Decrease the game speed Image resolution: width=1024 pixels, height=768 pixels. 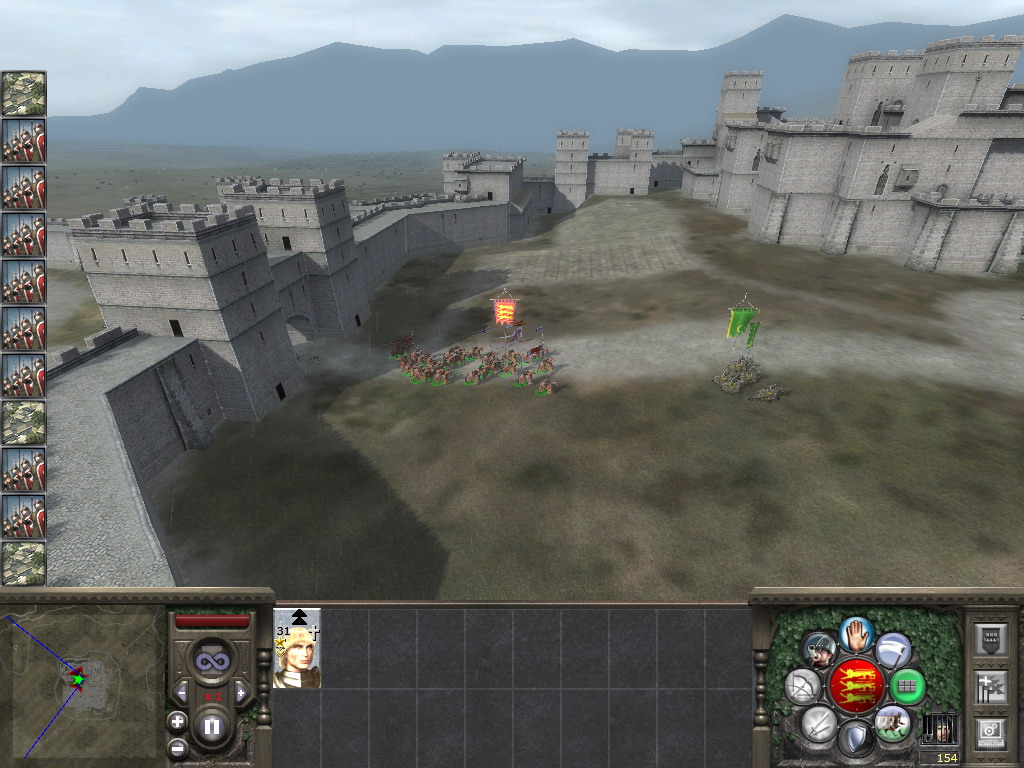point(182,692)
